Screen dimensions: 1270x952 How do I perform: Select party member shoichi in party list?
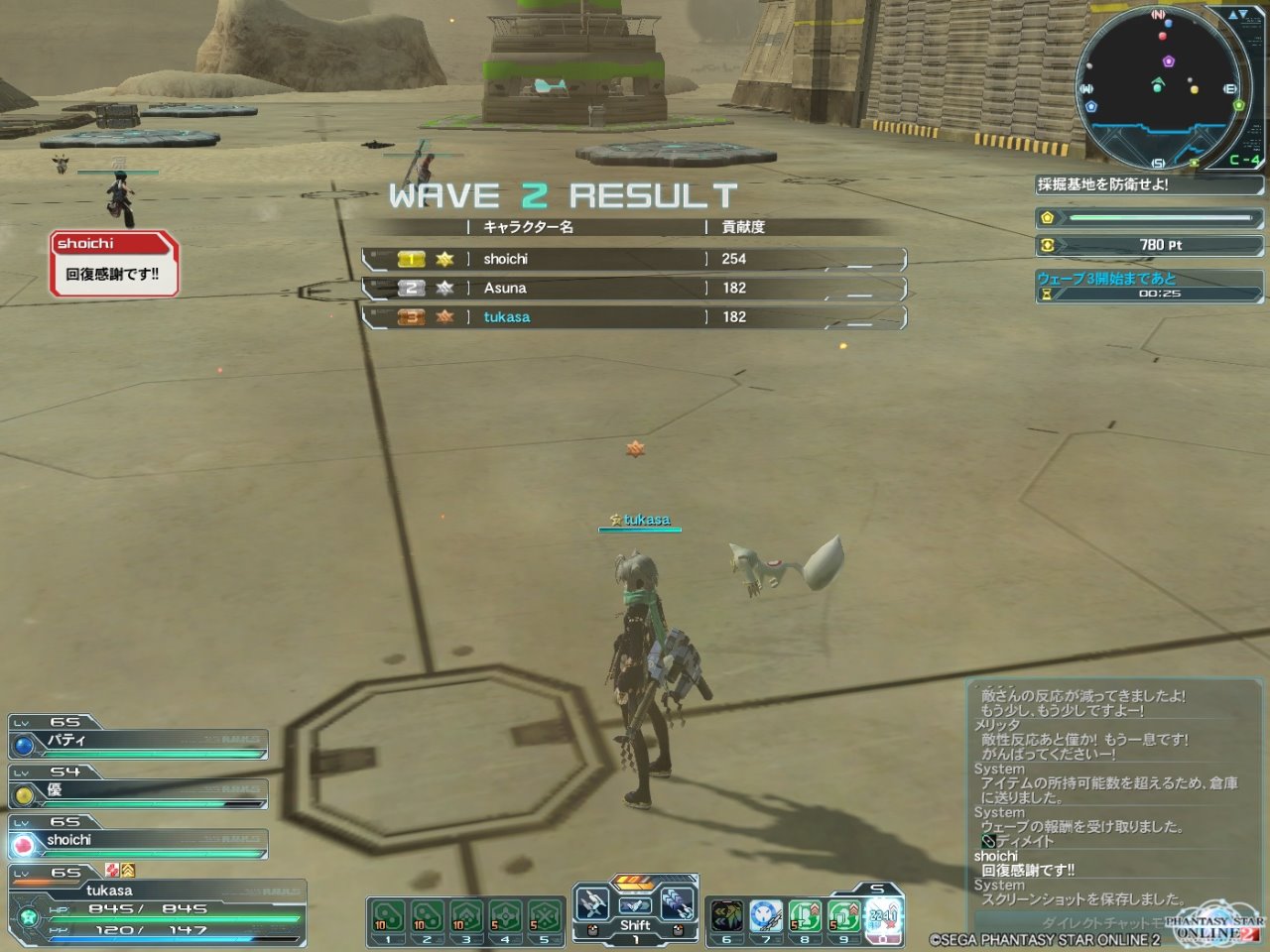(138, 841)
